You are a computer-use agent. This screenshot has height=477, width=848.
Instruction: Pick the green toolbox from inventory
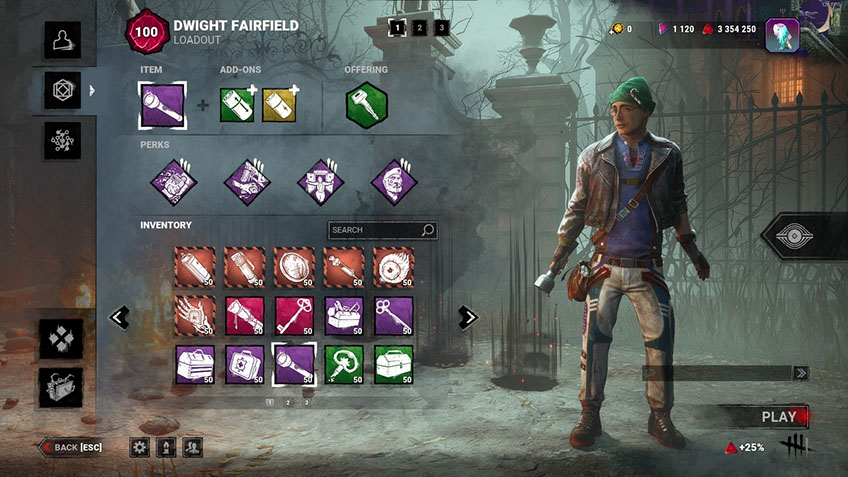point(393,365)
